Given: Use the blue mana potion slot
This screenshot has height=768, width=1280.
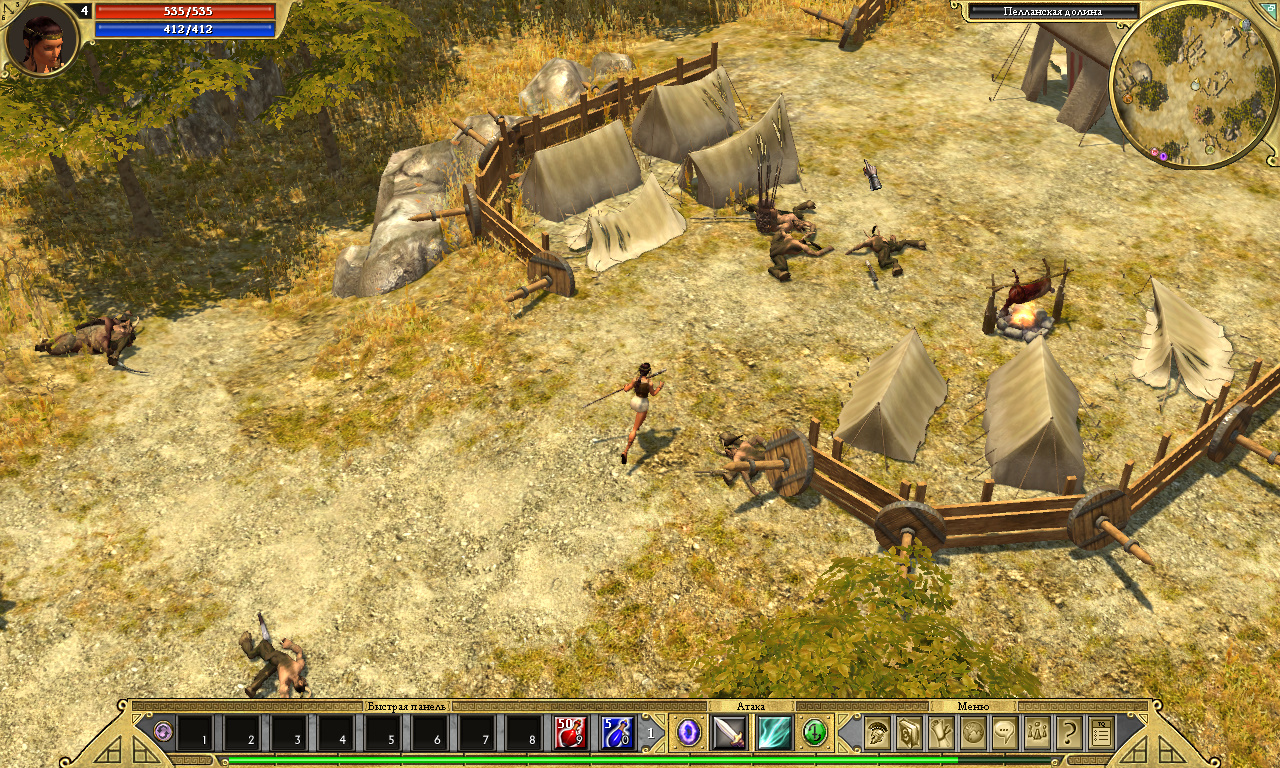Looking at the screenshot, I should point(617,733).
